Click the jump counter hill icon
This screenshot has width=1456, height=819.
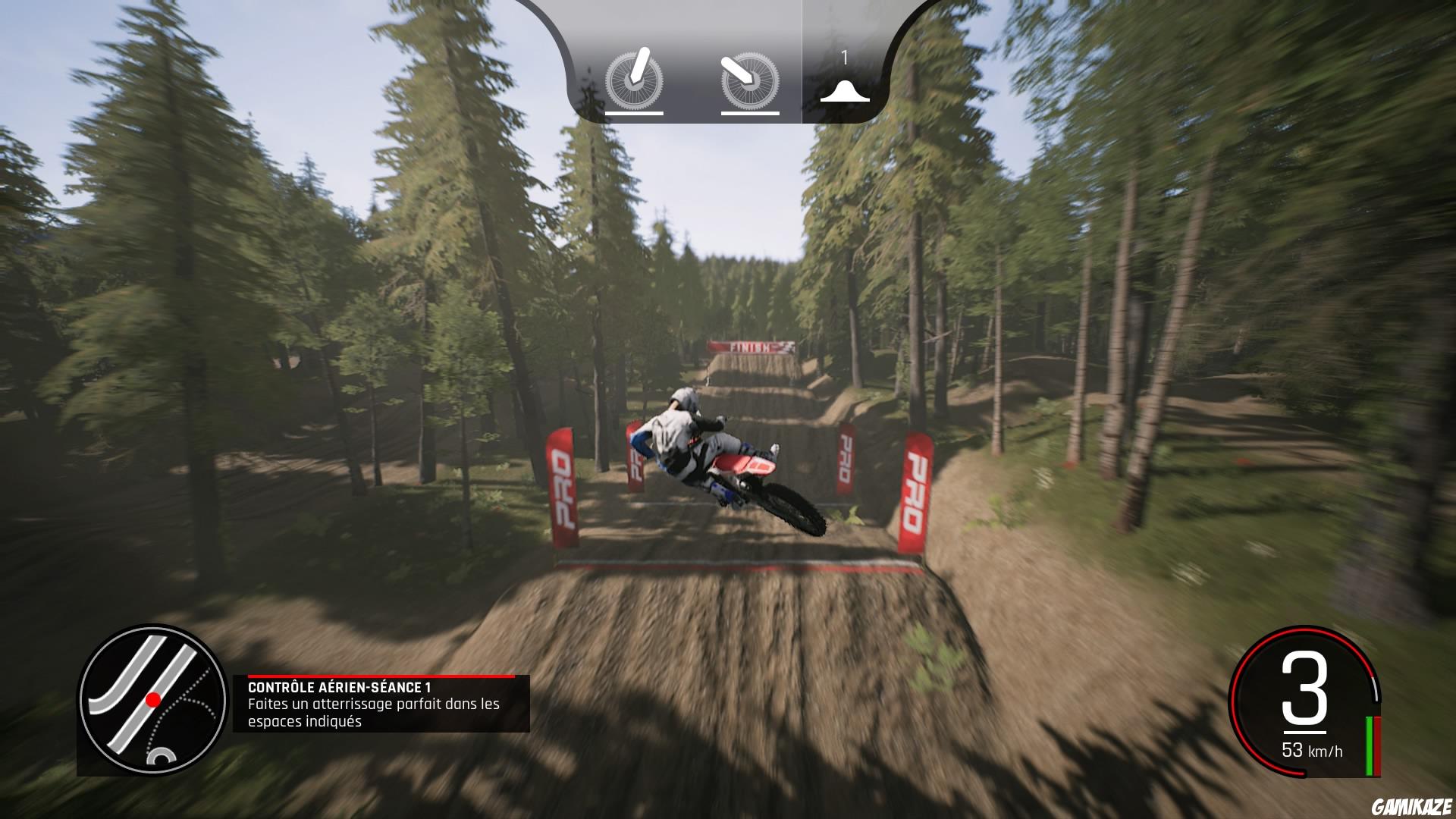click(844, 91)
